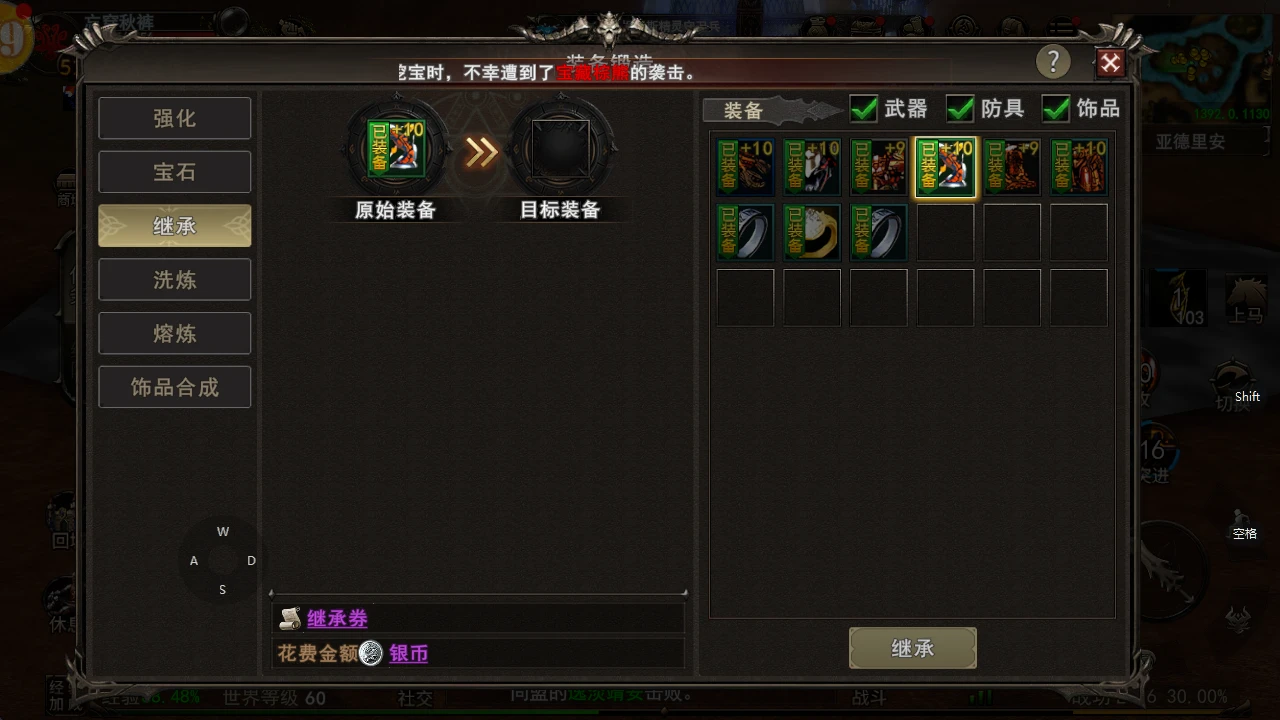This screenshot has width=1280, height=720.
Task: Click the Shift skill button icon
Action: tap(1232, 380)
